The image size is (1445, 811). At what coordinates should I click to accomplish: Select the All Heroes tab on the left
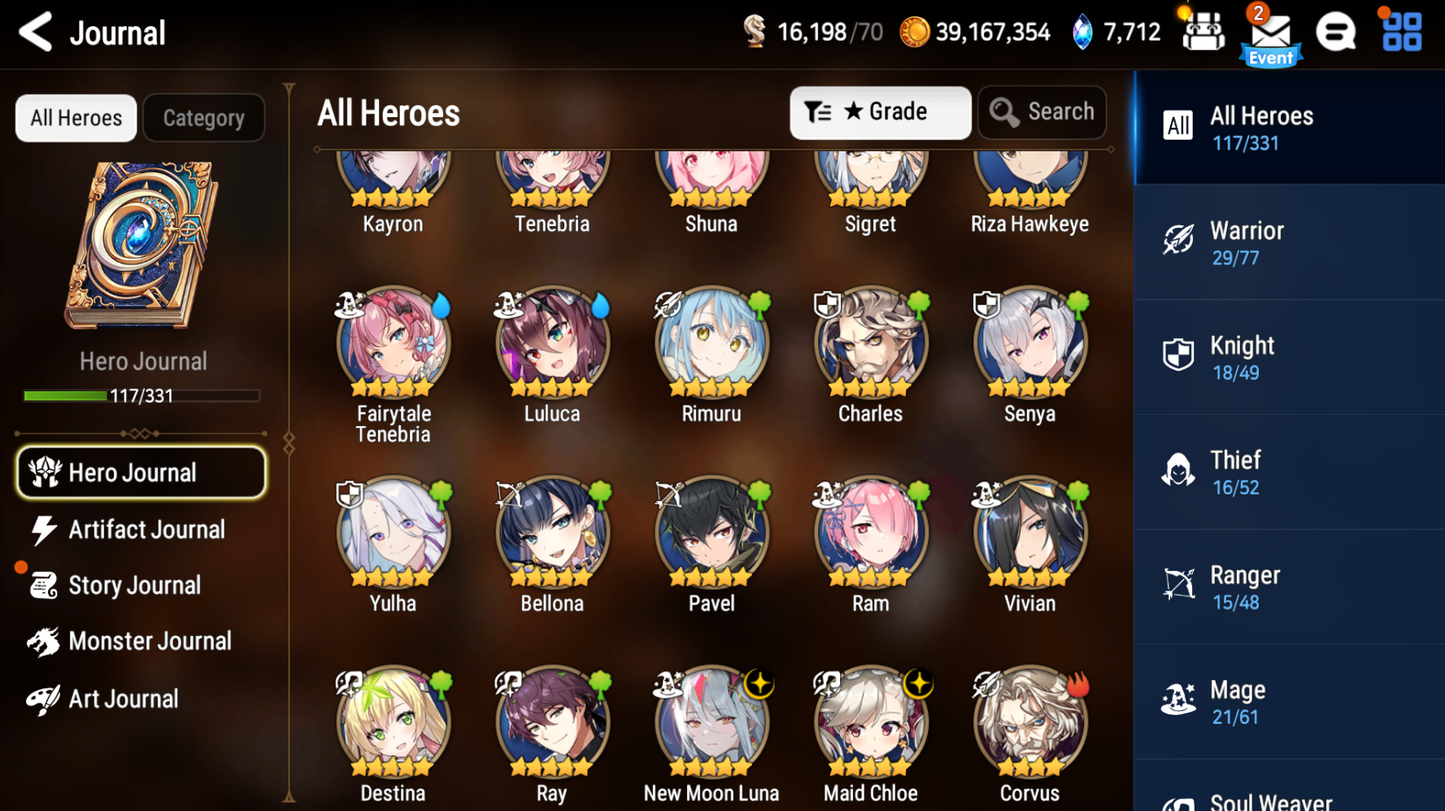coord(75,117)
